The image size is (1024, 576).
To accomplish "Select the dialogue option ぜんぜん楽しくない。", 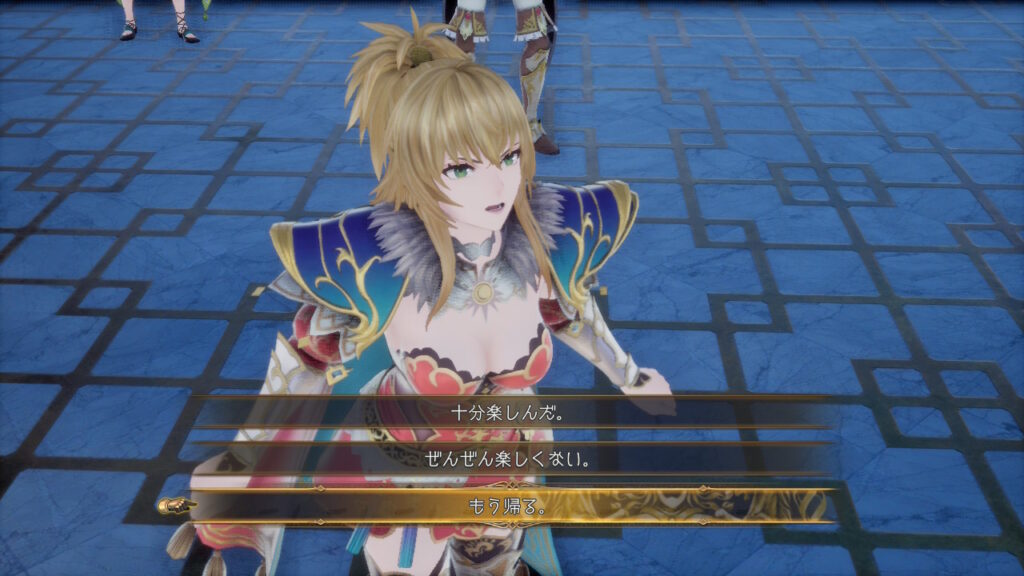I will 510,459.
